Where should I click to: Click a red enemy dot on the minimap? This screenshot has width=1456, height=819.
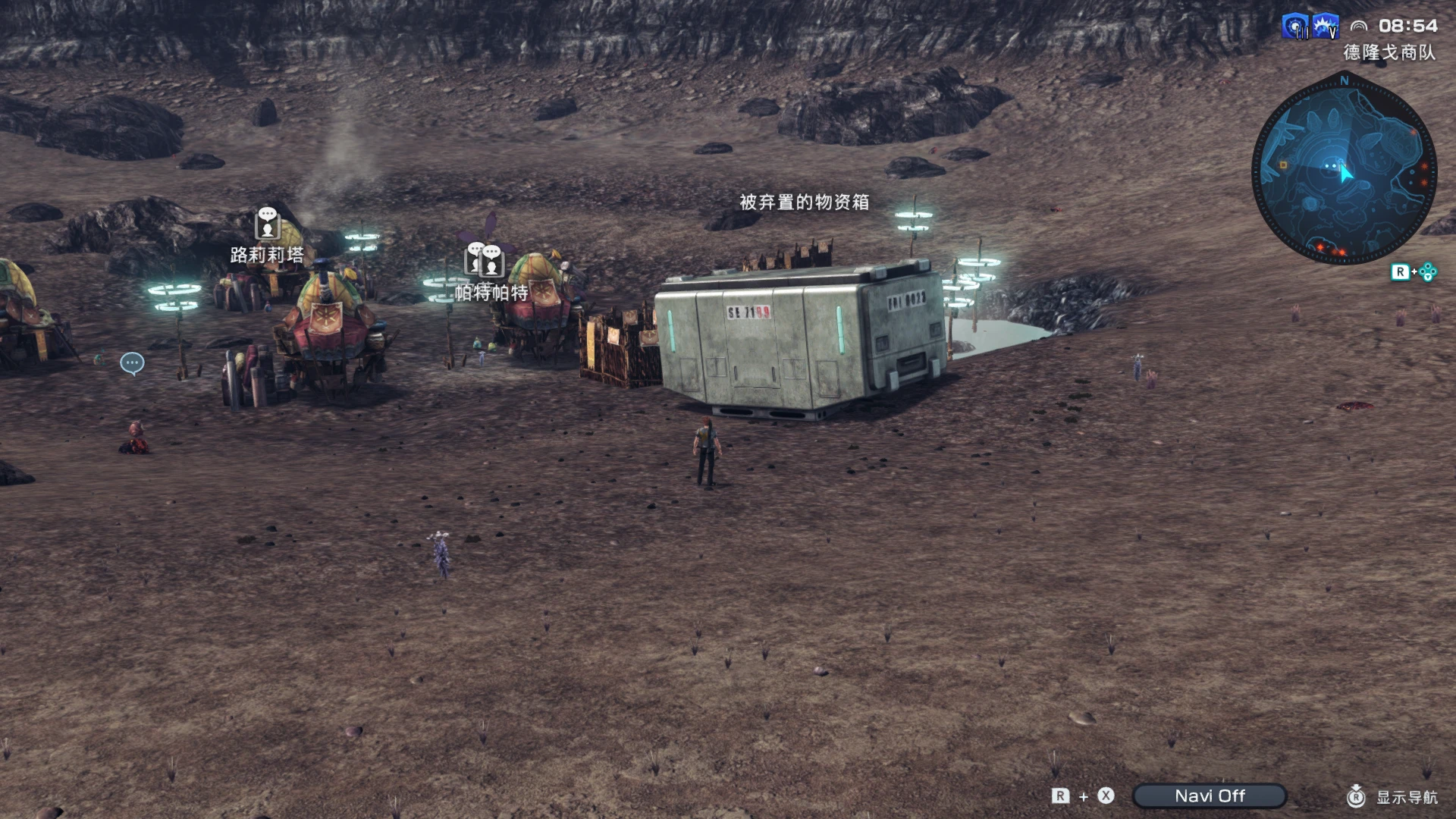pos(1424,168)
